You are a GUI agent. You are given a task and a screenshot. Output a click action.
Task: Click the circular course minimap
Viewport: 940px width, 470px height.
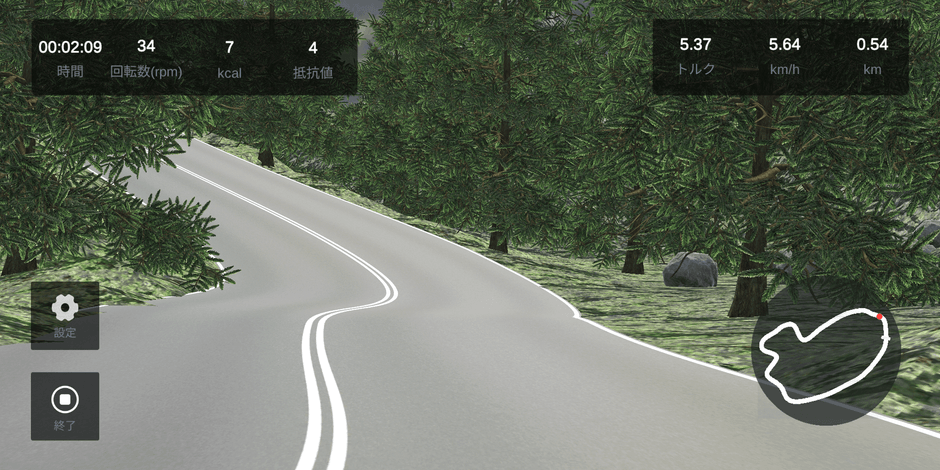[826, 352]
